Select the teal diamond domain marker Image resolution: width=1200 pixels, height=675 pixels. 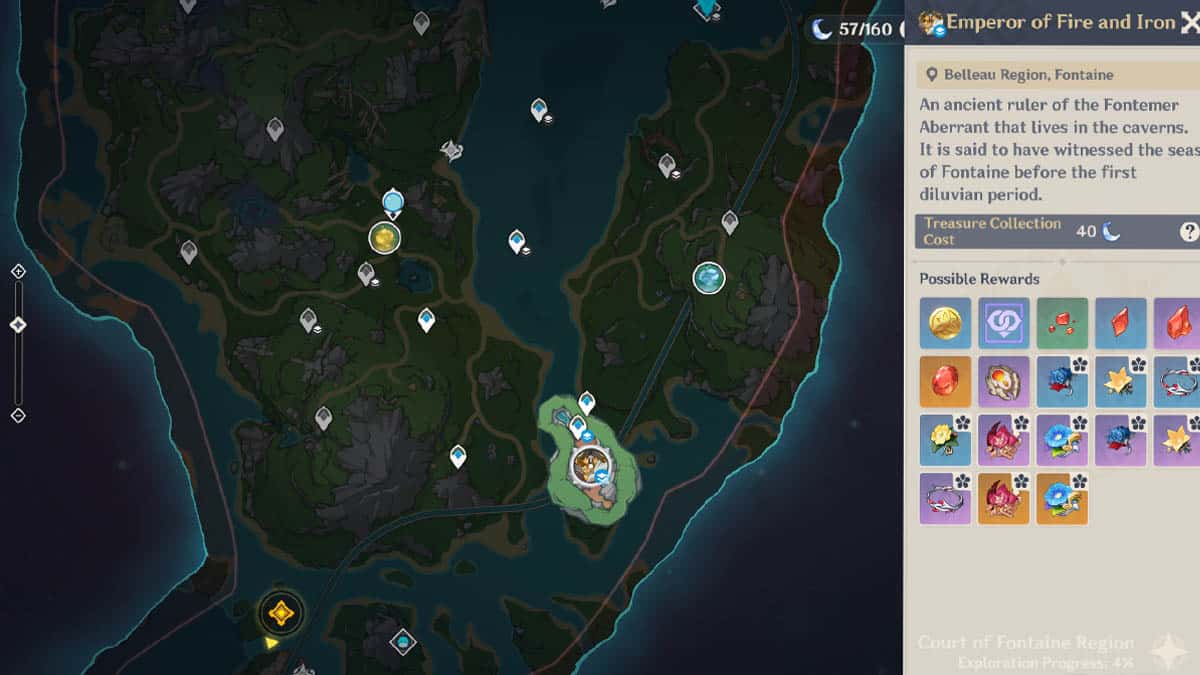pos(402,641)
